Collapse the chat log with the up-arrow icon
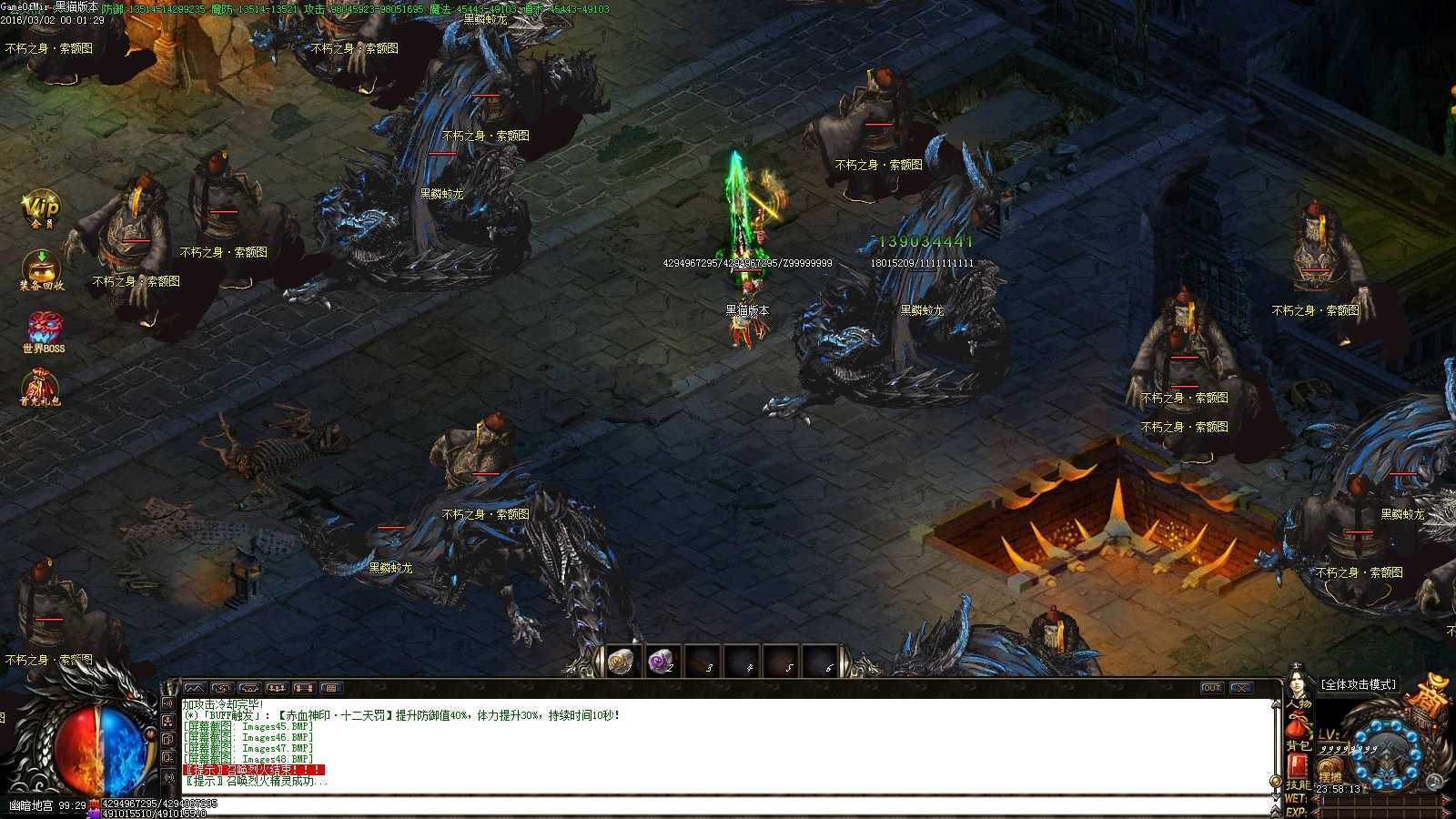This screenshot has width=1456, height=819. [196, 688]
